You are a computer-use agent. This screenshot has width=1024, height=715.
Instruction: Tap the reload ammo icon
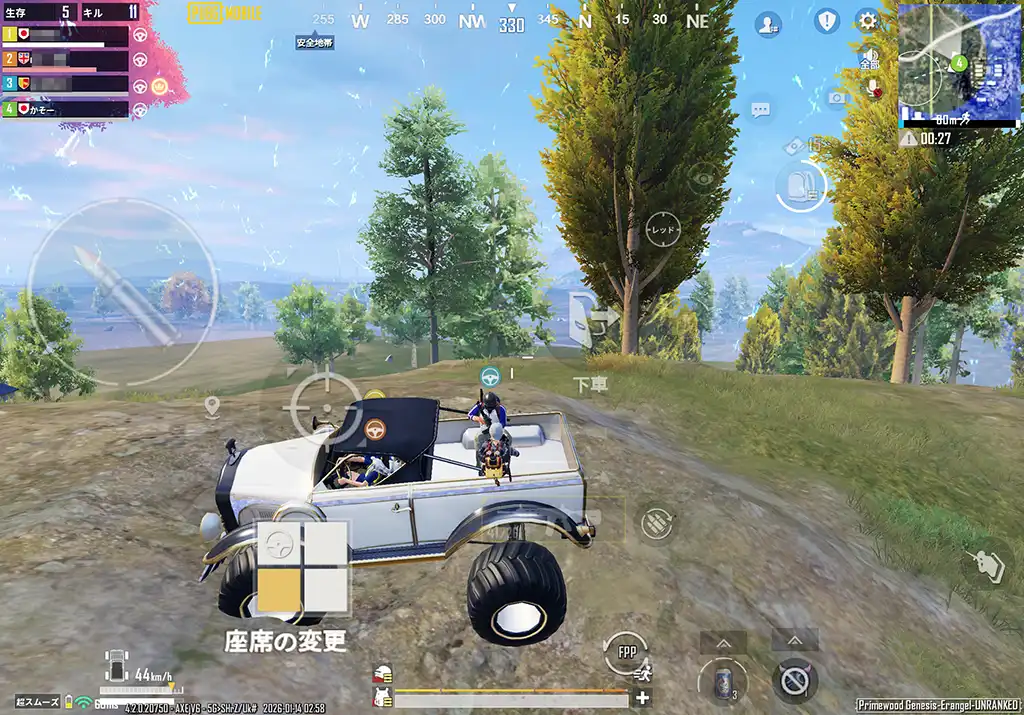(x=656, y=523)
